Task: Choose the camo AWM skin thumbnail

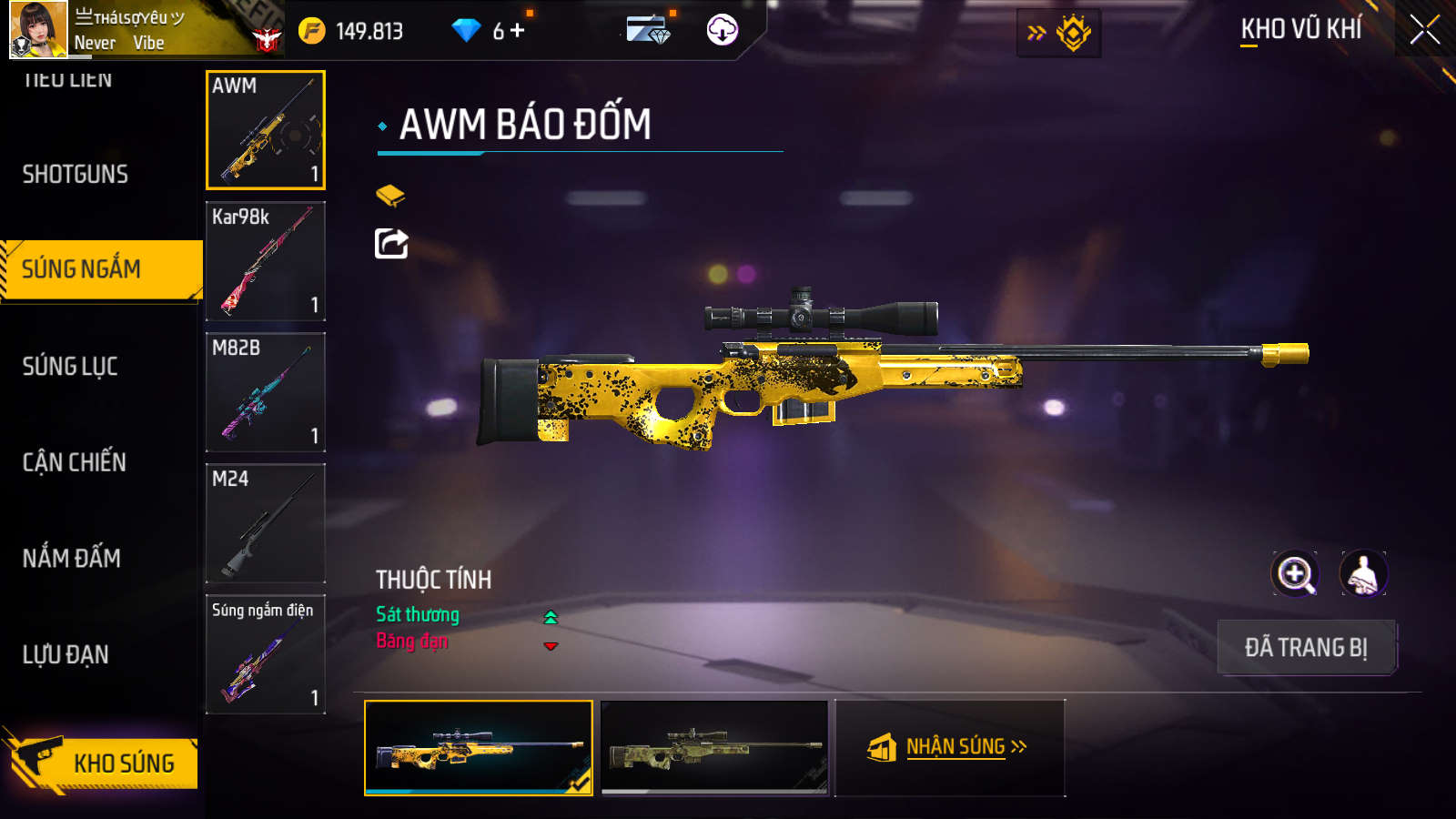Action: click(714, 747)
